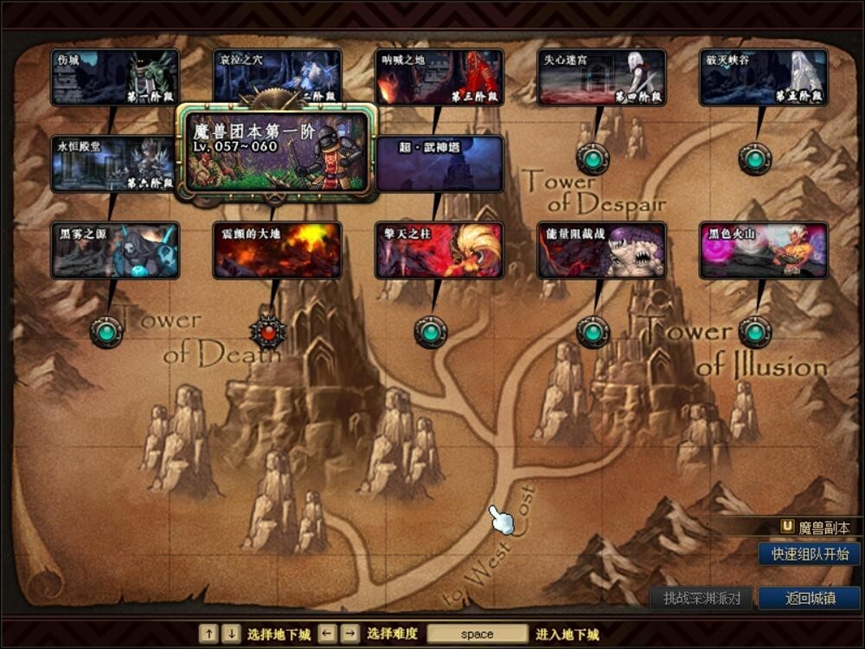
Task: Pick the 能量阻截战 dungeon tile
Action: click(x=601, y=250)
